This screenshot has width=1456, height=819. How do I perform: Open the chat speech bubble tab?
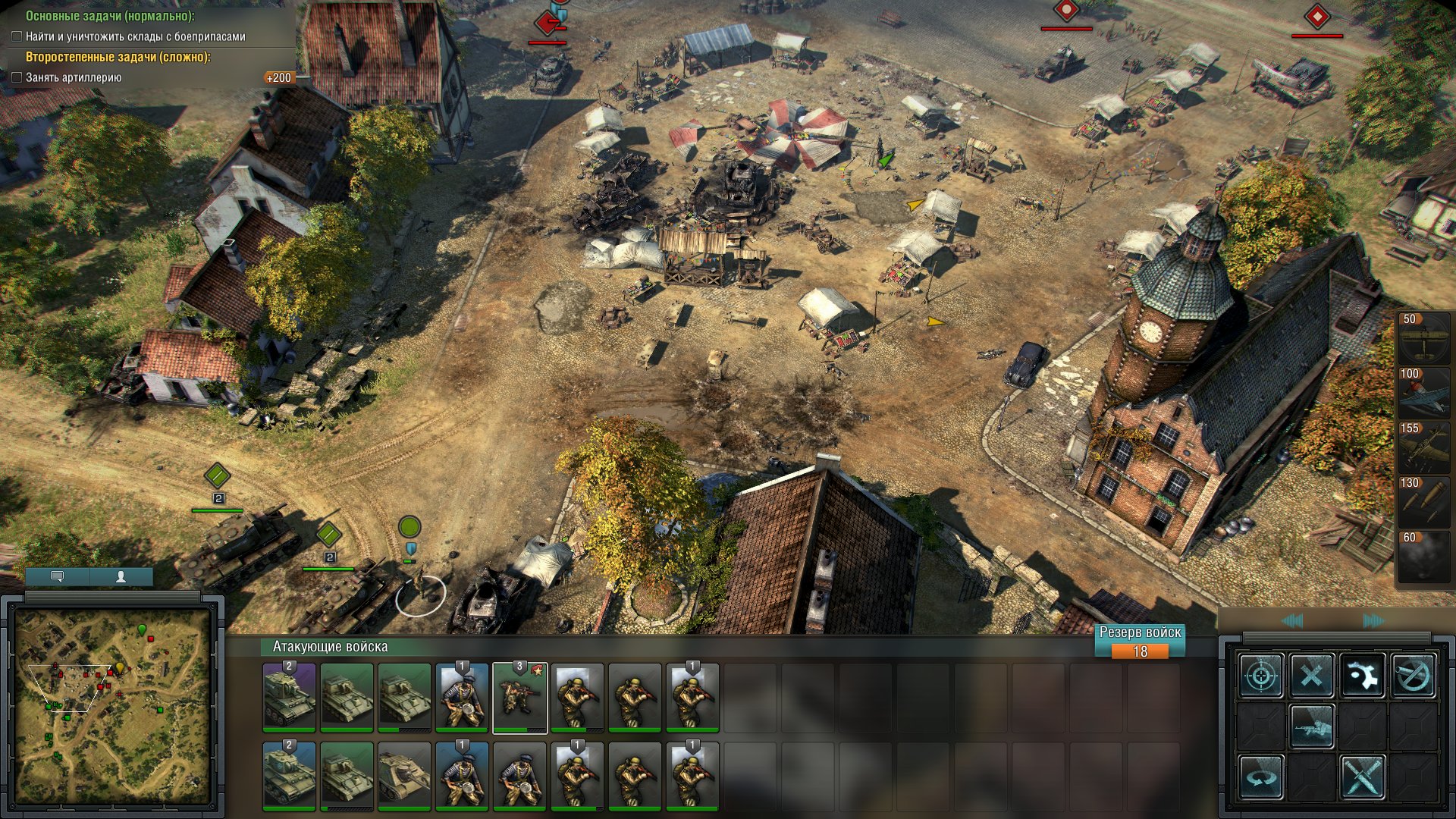(57, 577)
